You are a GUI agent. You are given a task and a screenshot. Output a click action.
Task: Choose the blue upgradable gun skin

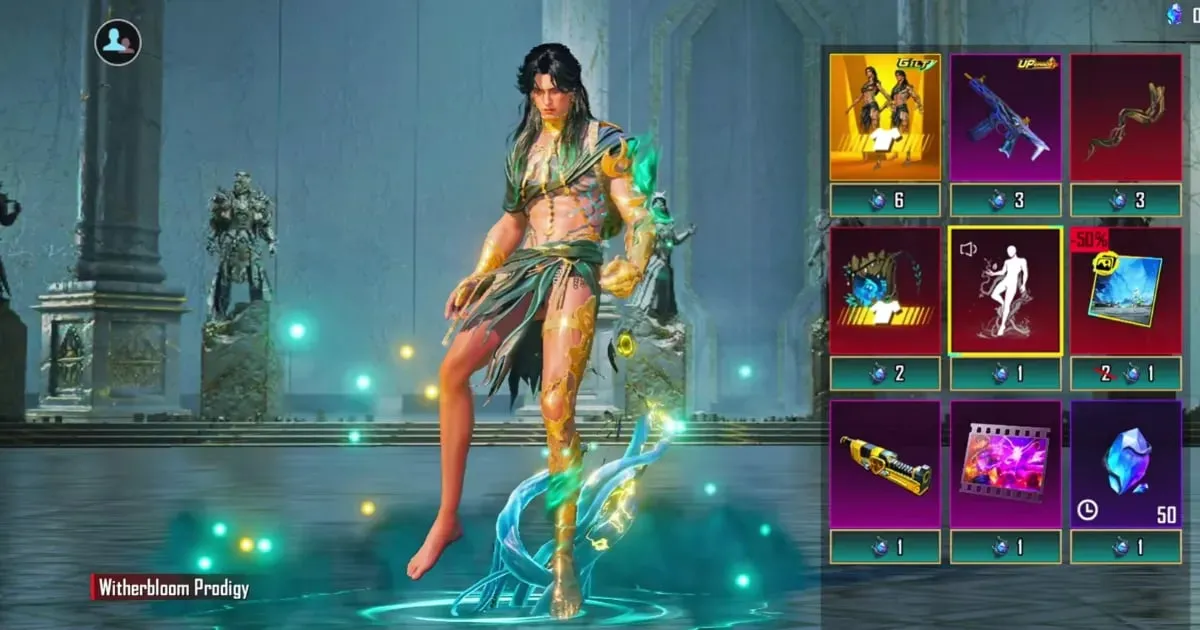(x=1005, y=117)
